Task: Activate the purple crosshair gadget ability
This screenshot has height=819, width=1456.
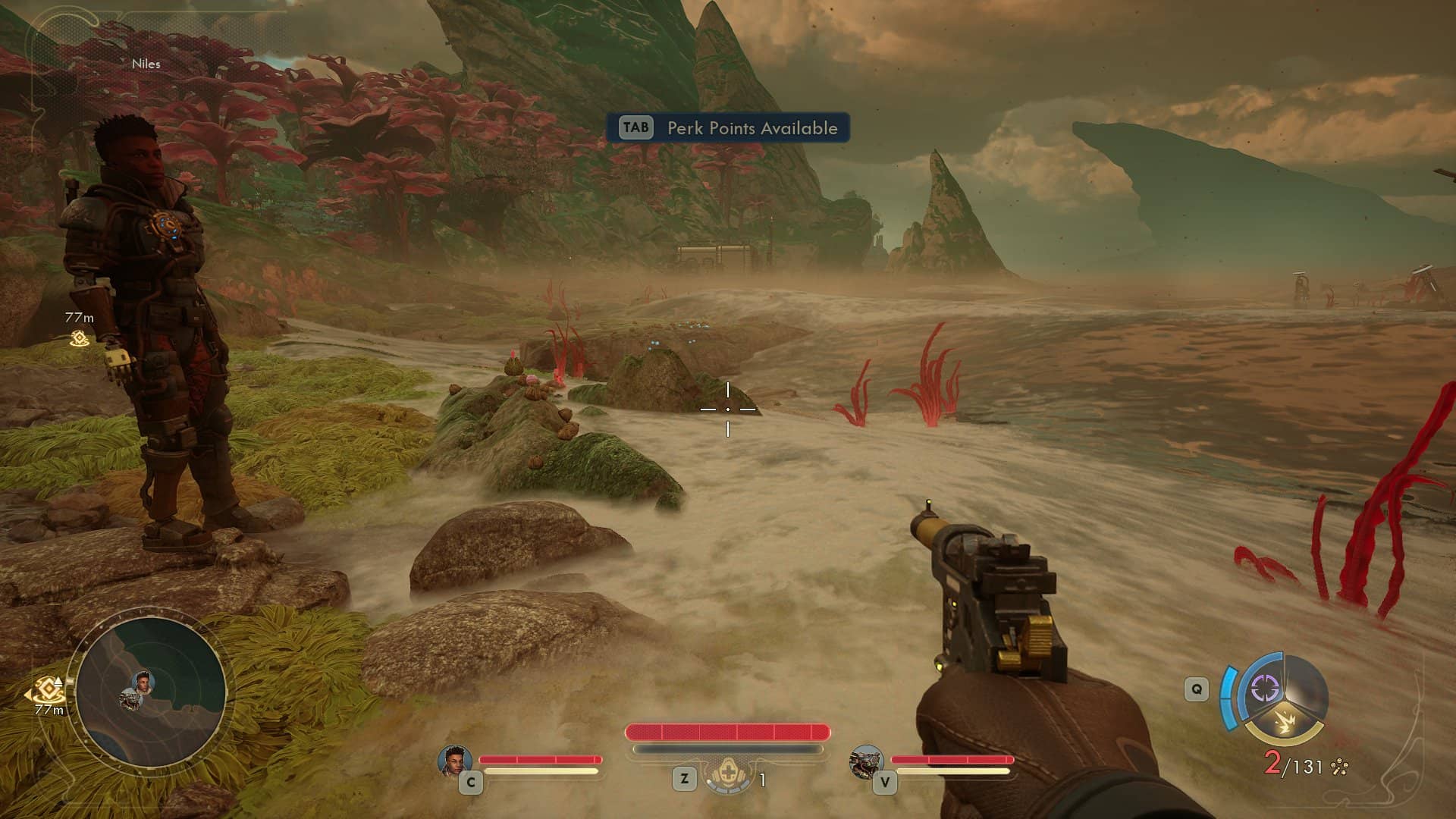Action: [1264, 689]
